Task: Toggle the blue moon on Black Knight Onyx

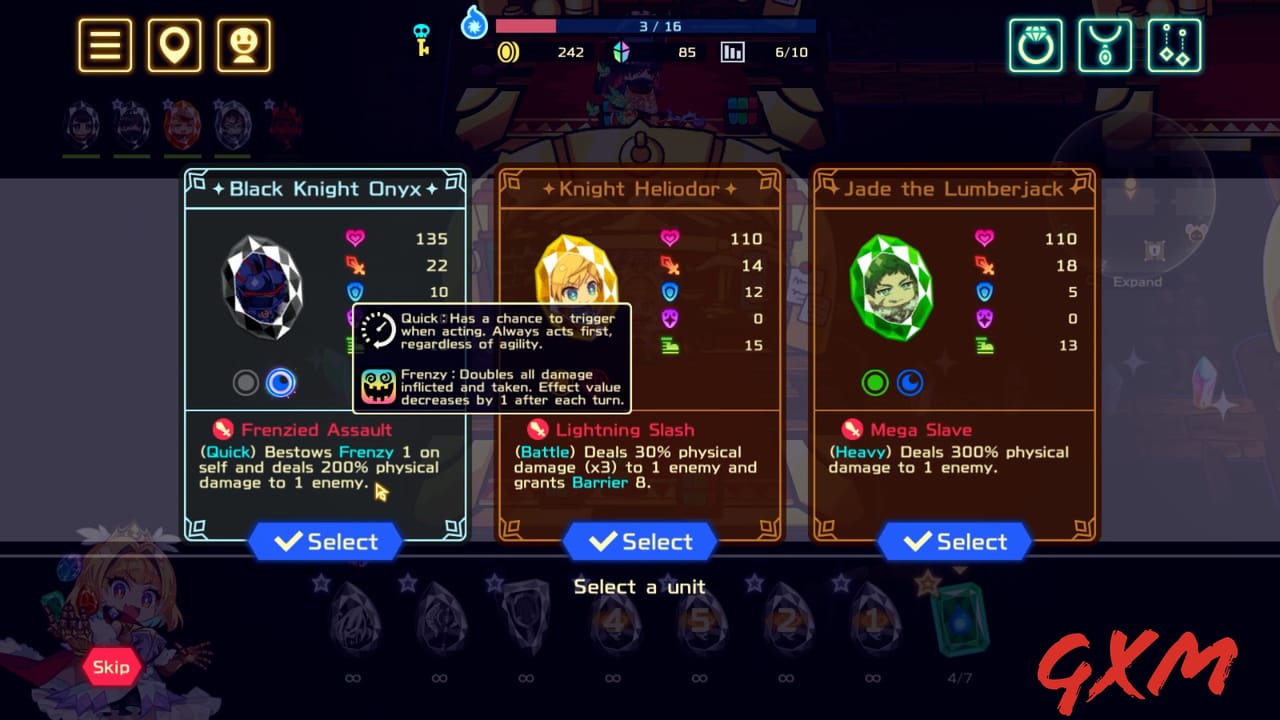Action: (x=281, y=382)
